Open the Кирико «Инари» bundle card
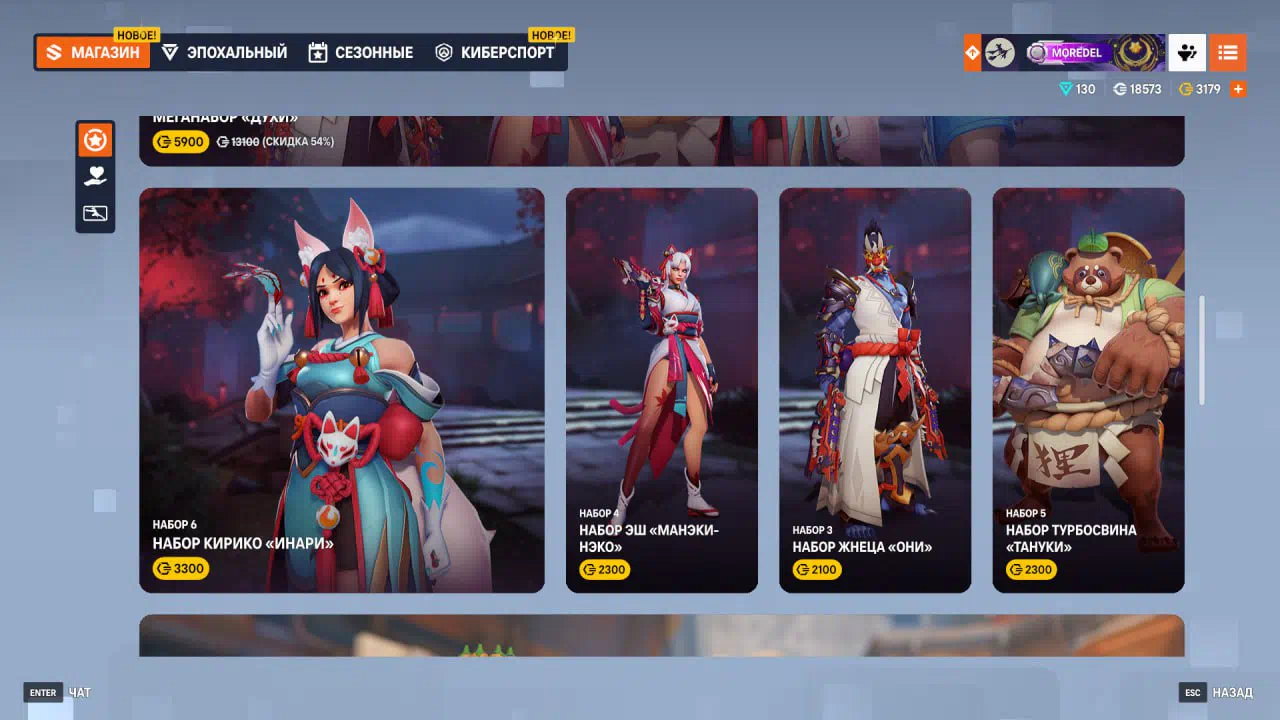Screen dimensions: 1280x720 click(x=342, y=390)
